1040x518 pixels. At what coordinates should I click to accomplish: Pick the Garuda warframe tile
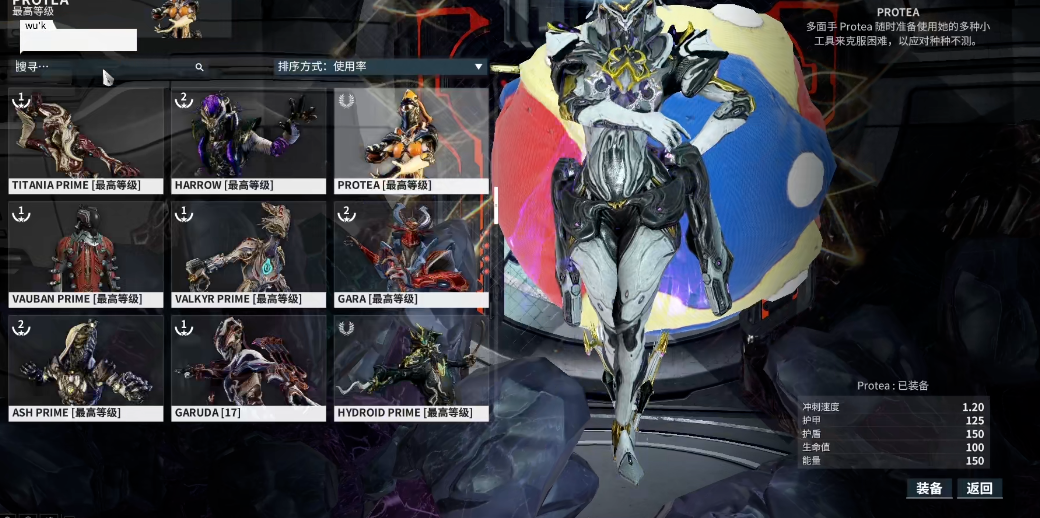(249, 367)
